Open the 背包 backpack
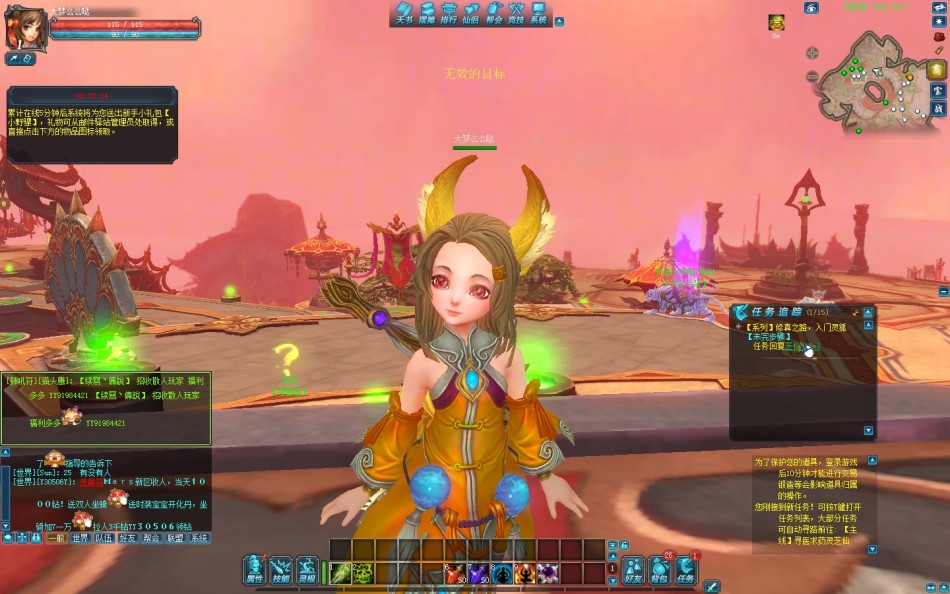 659,571
